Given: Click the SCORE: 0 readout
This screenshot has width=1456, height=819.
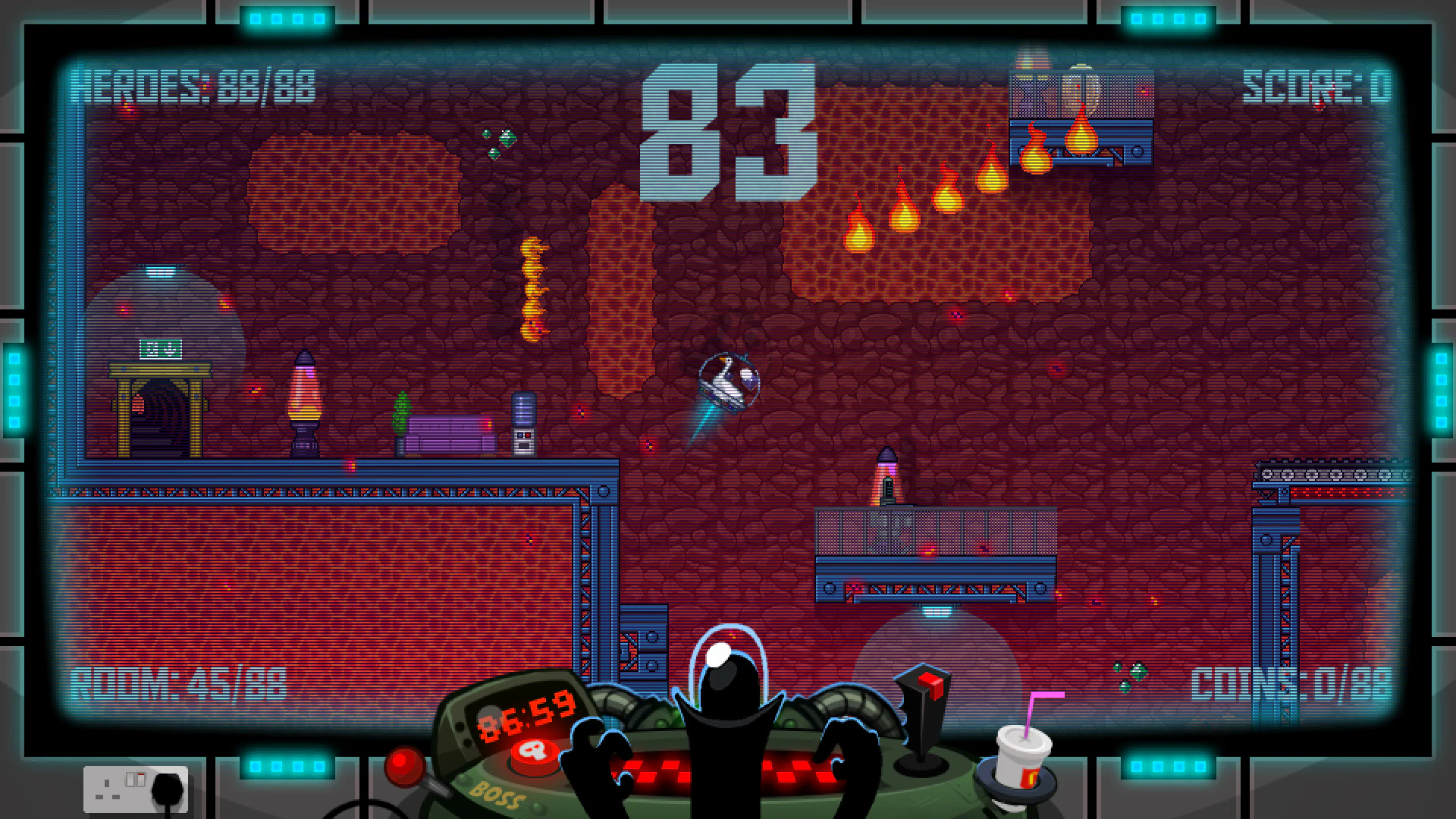Looking at the screenshot, I should (1317, 86).
